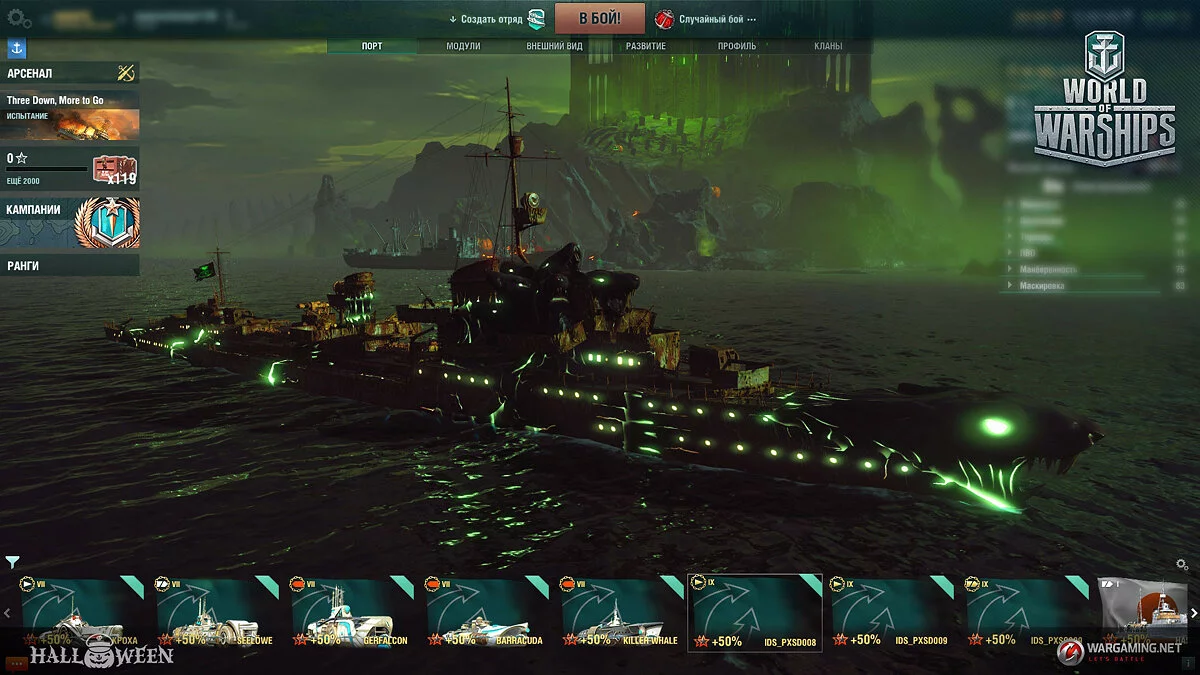Open the Случайный бой battle type selector

point(706,19)
